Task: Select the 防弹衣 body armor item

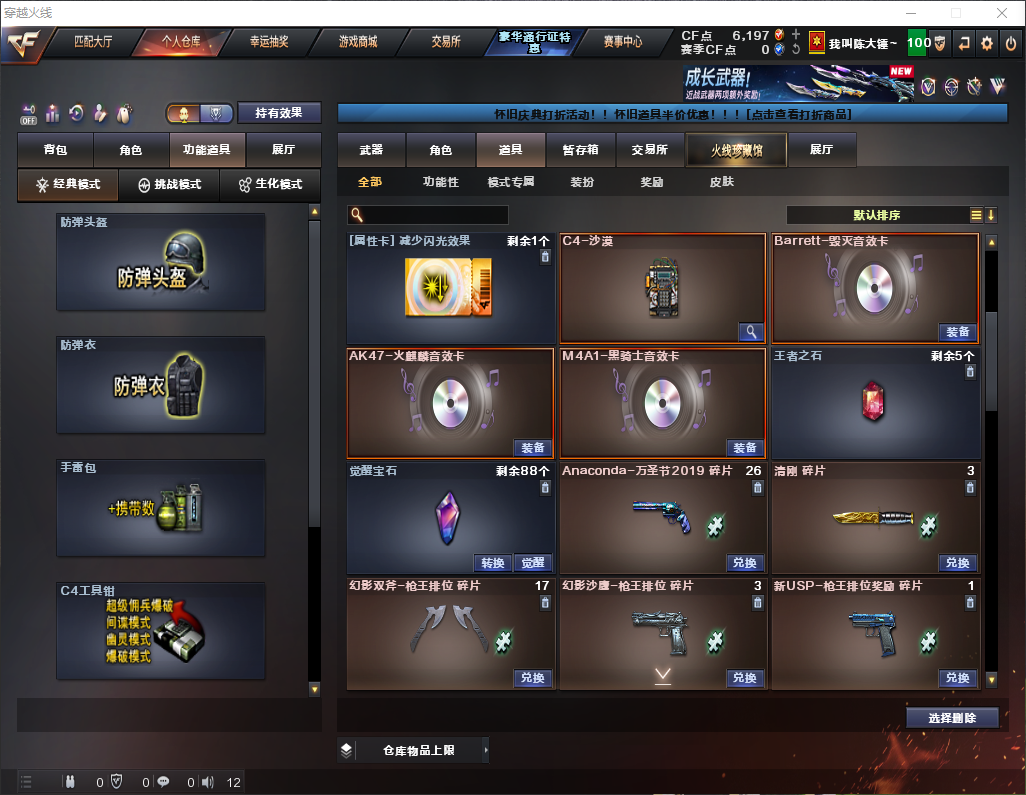Action: (x=161, y=385)
